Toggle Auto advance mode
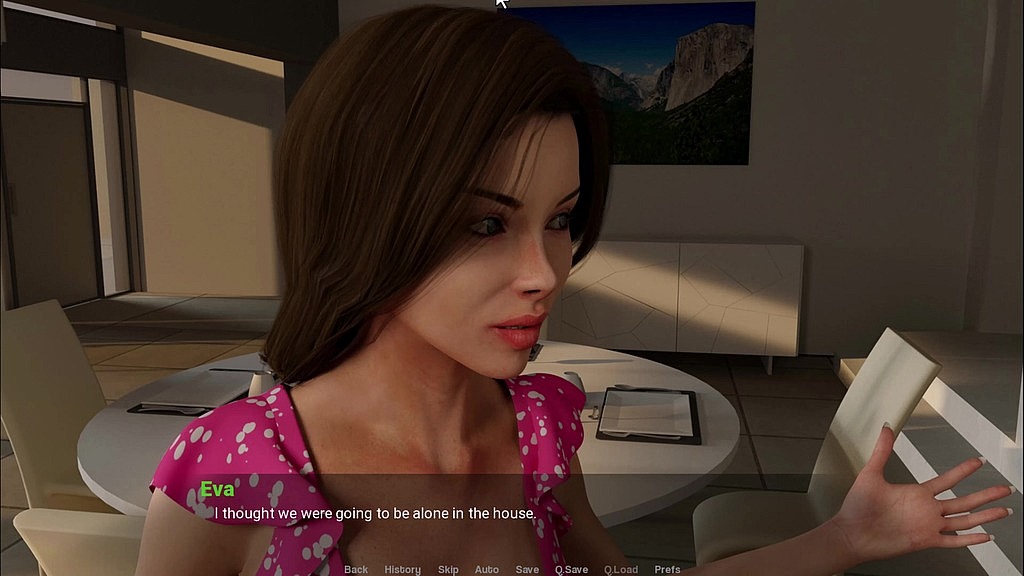 487,569
